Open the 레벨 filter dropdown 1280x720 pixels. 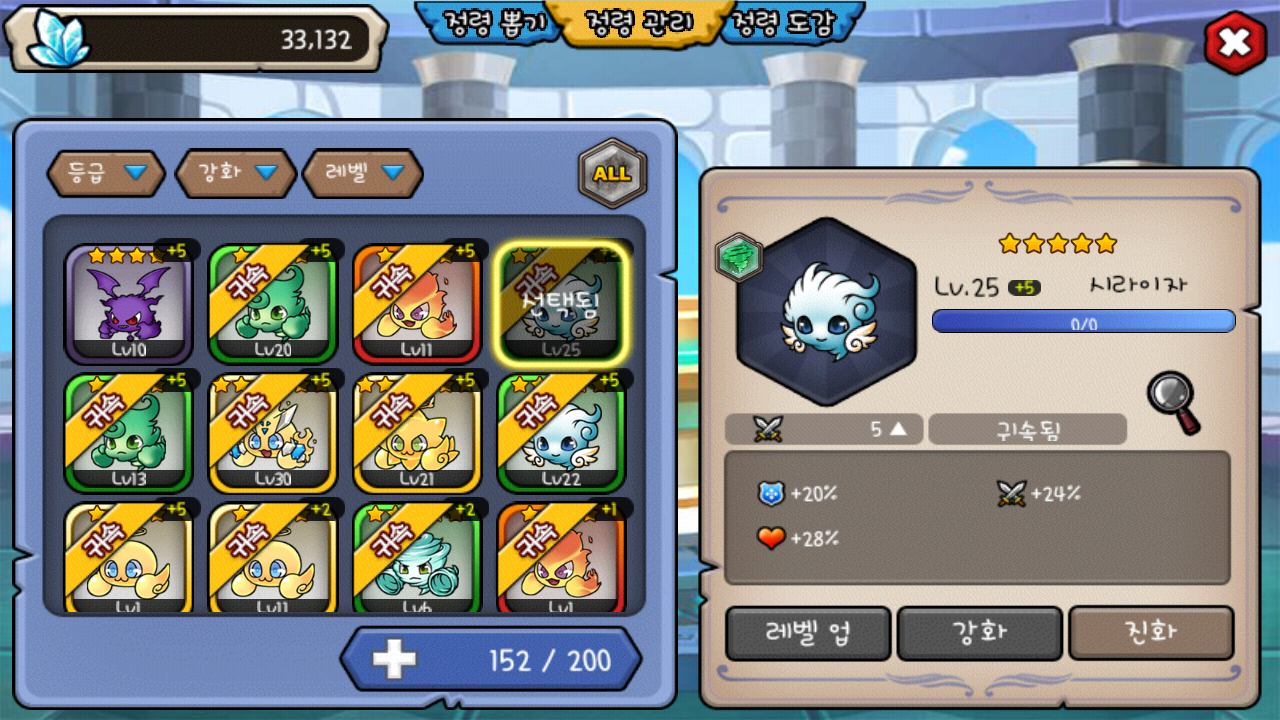(x=364, y=173)
